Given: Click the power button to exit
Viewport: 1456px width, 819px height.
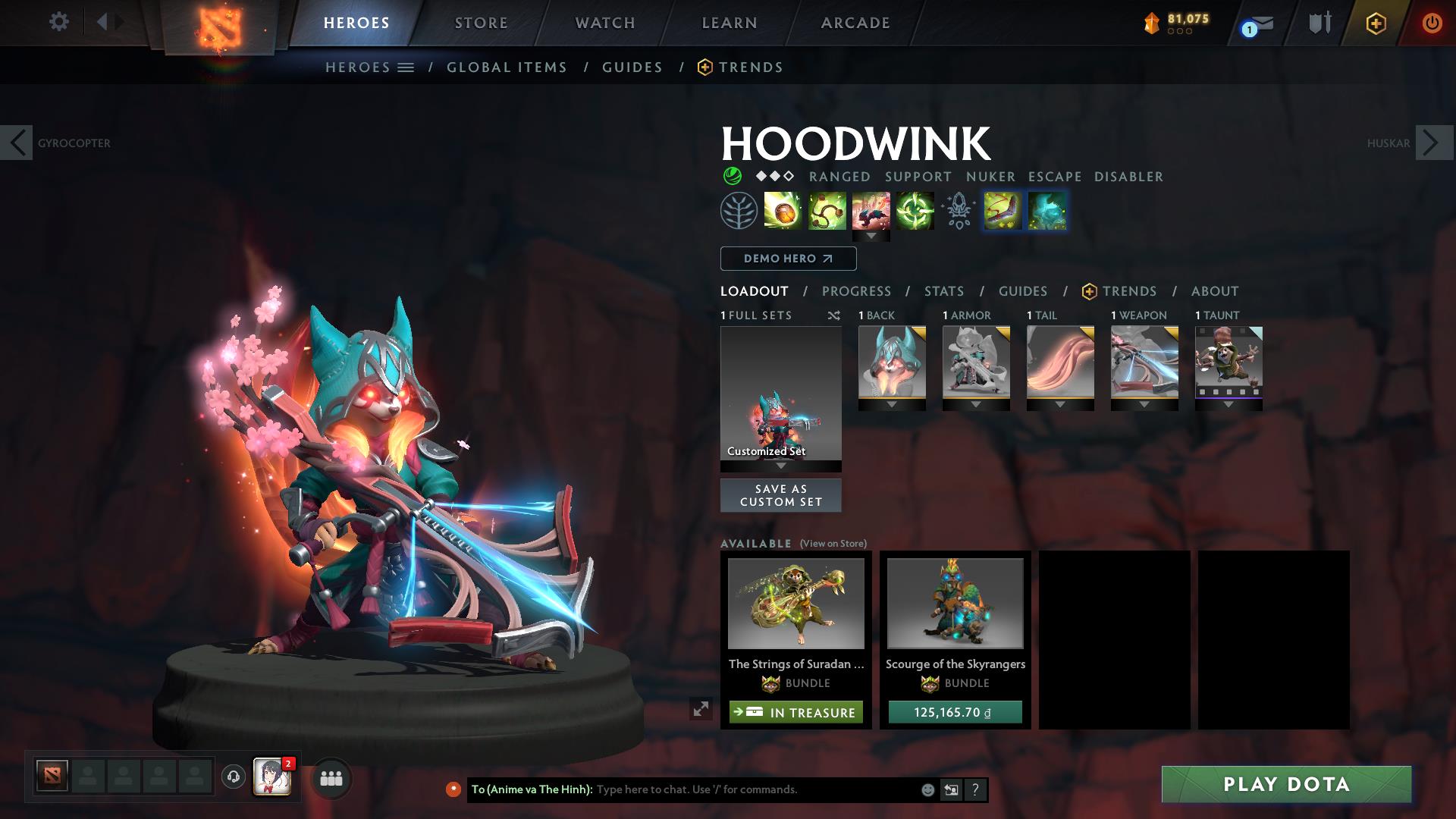Looking at the screenshot, I should coord(1432,23).
